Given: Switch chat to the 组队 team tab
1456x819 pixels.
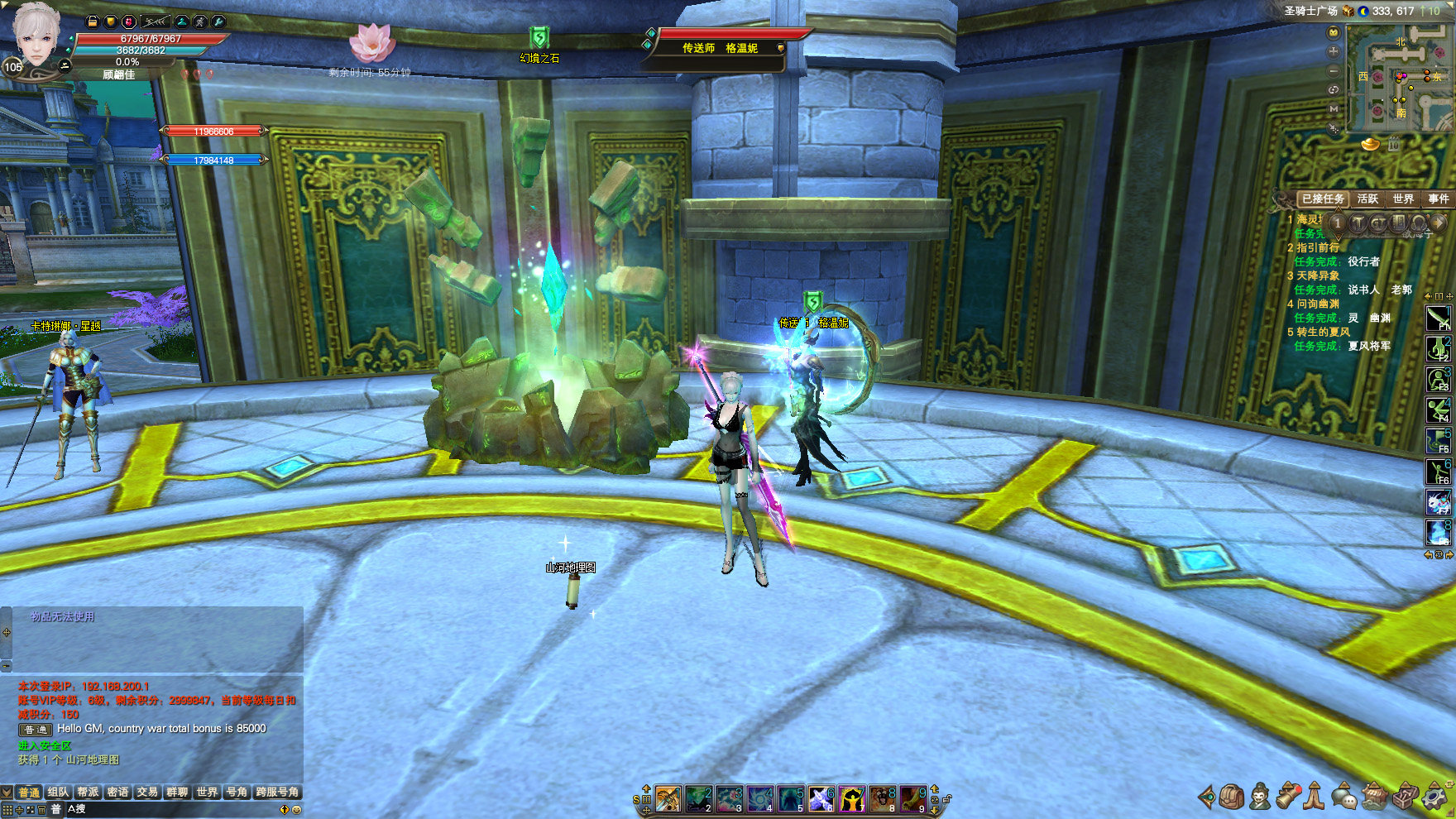Looking at the screenshot, I should 58,792.
